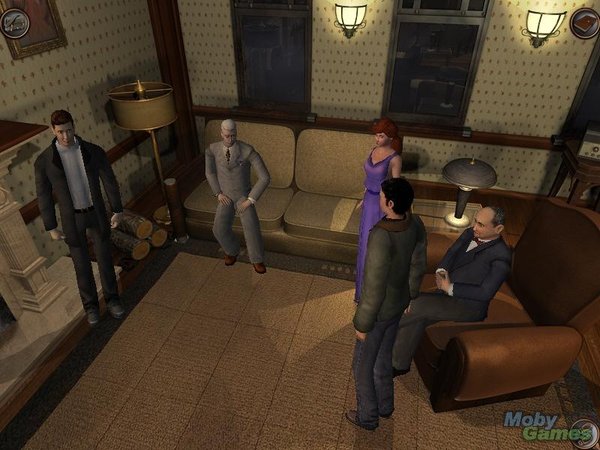Image resolution: width=600 pixels, height=450 pixels.
Task: Open the journal book icon
Action: 585,22
